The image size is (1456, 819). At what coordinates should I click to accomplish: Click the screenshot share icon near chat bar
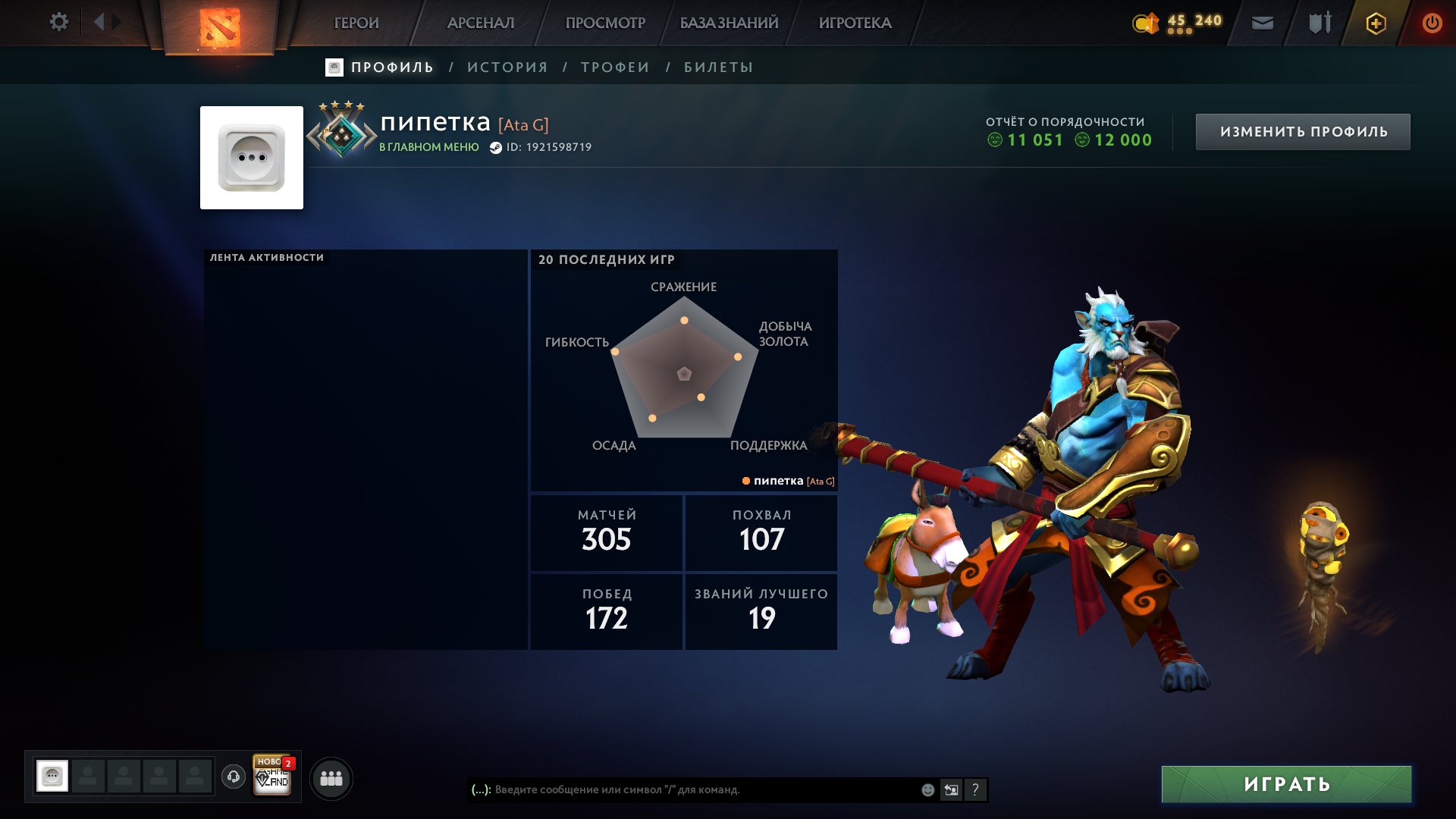coord(952,789)
